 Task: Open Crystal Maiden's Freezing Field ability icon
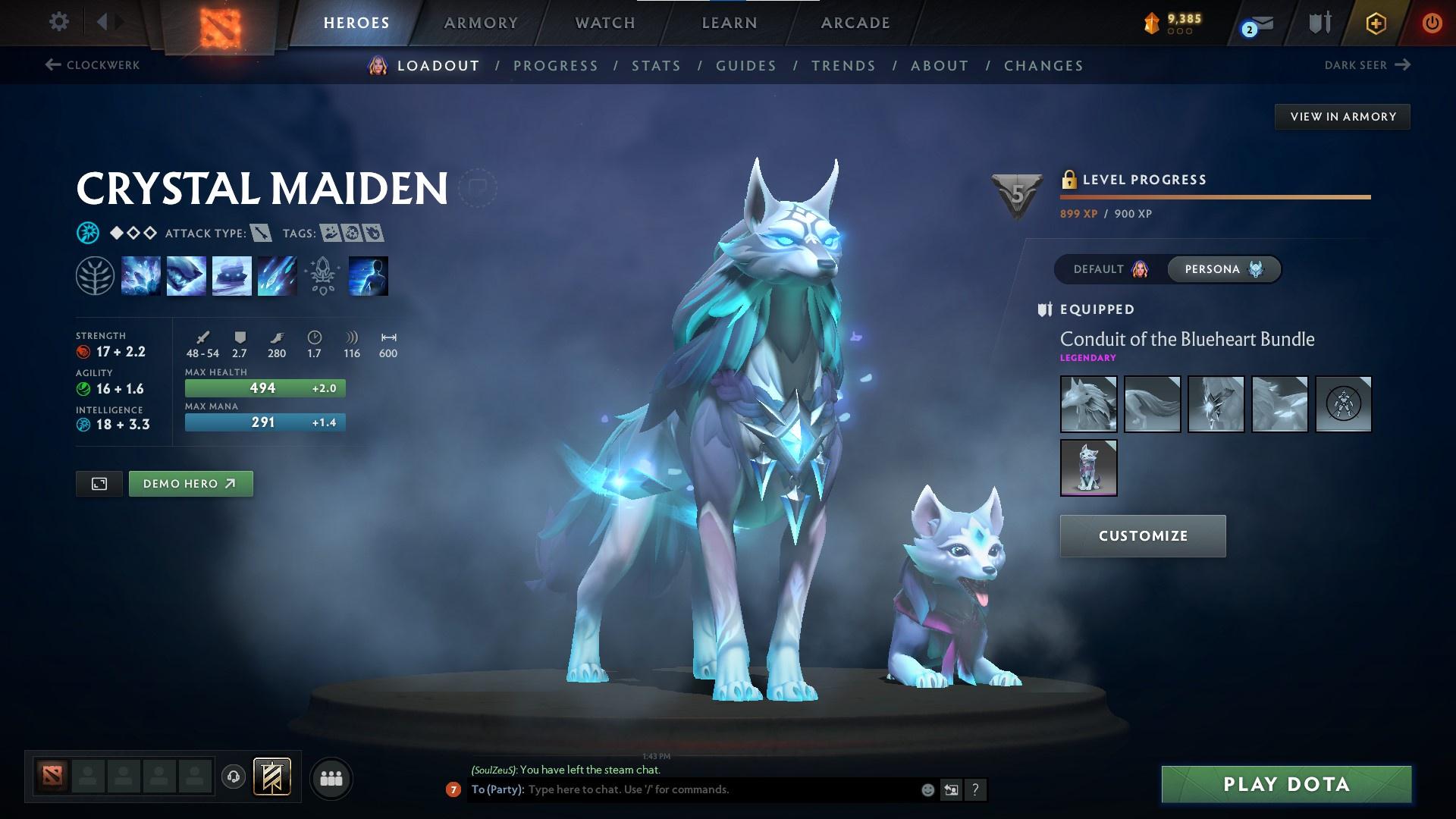click(277, 275)
